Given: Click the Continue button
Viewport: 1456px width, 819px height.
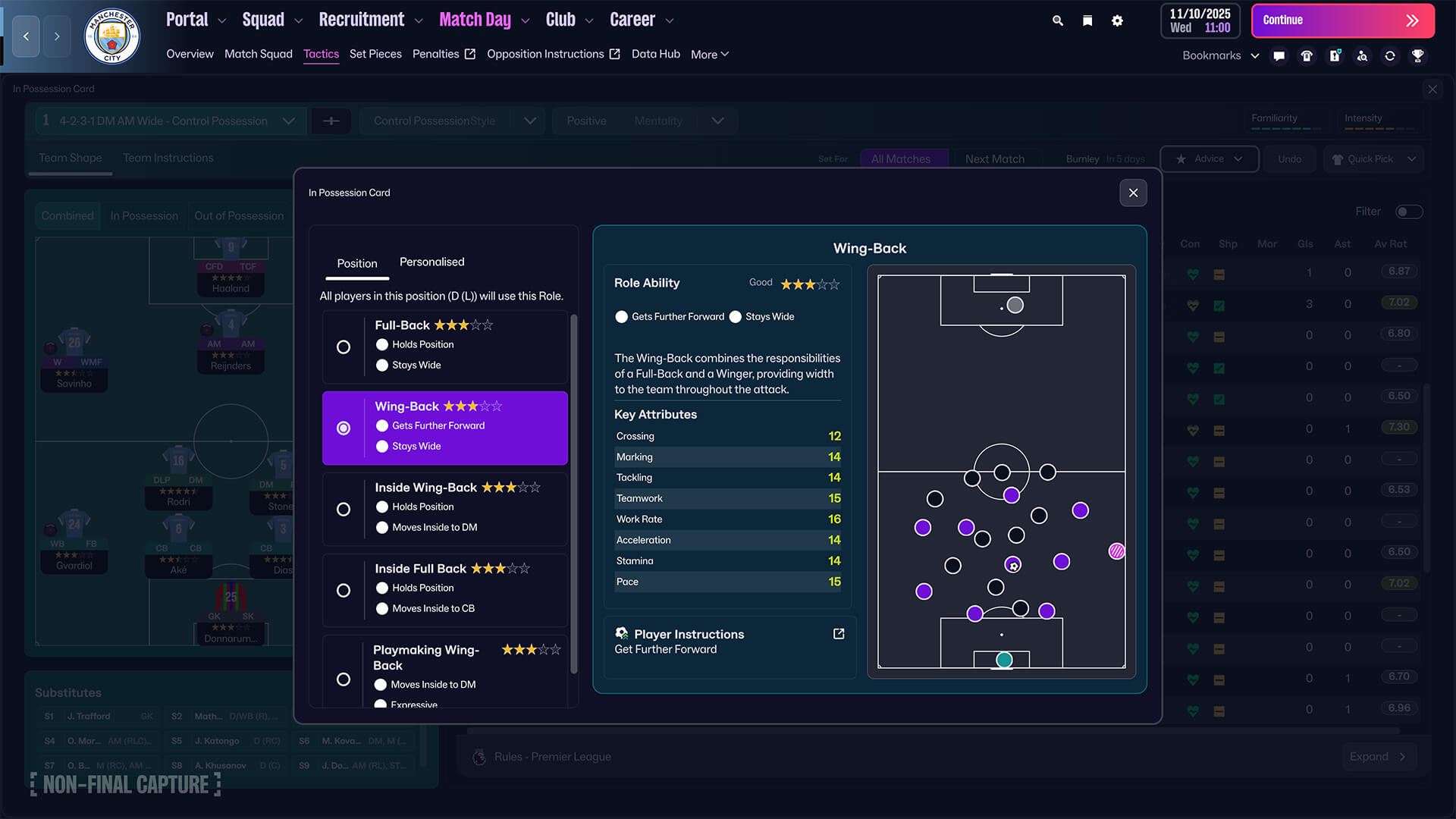Looking at the screenshot, I should (x=1342, y=20).
